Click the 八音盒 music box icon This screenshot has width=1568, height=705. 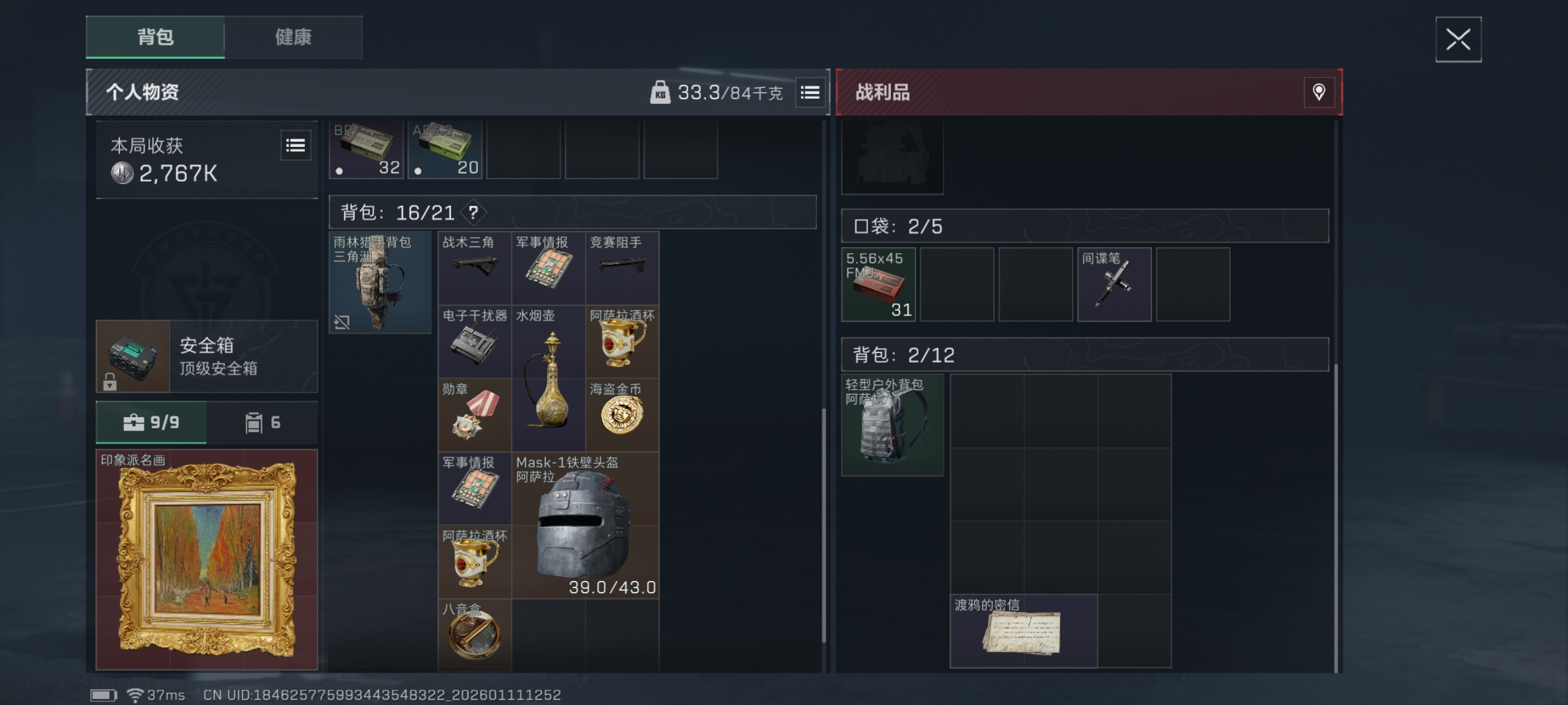(474, 635)
